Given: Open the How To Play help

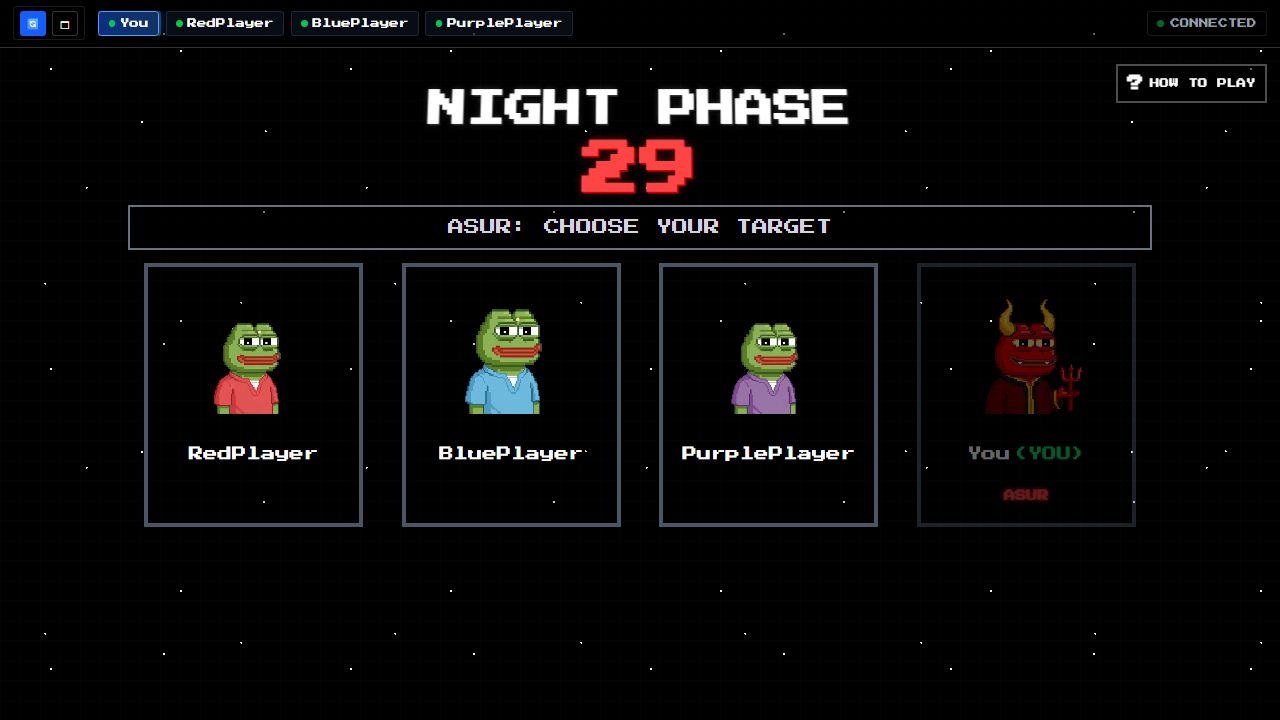Looking at the screenshot, I should coord(1191,83).
